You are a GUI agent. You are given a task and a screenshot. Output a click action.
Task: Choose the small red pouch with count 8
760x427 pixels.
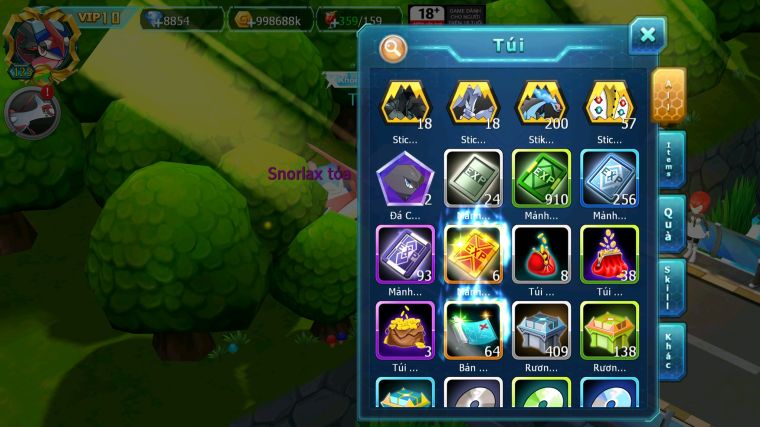541,254
